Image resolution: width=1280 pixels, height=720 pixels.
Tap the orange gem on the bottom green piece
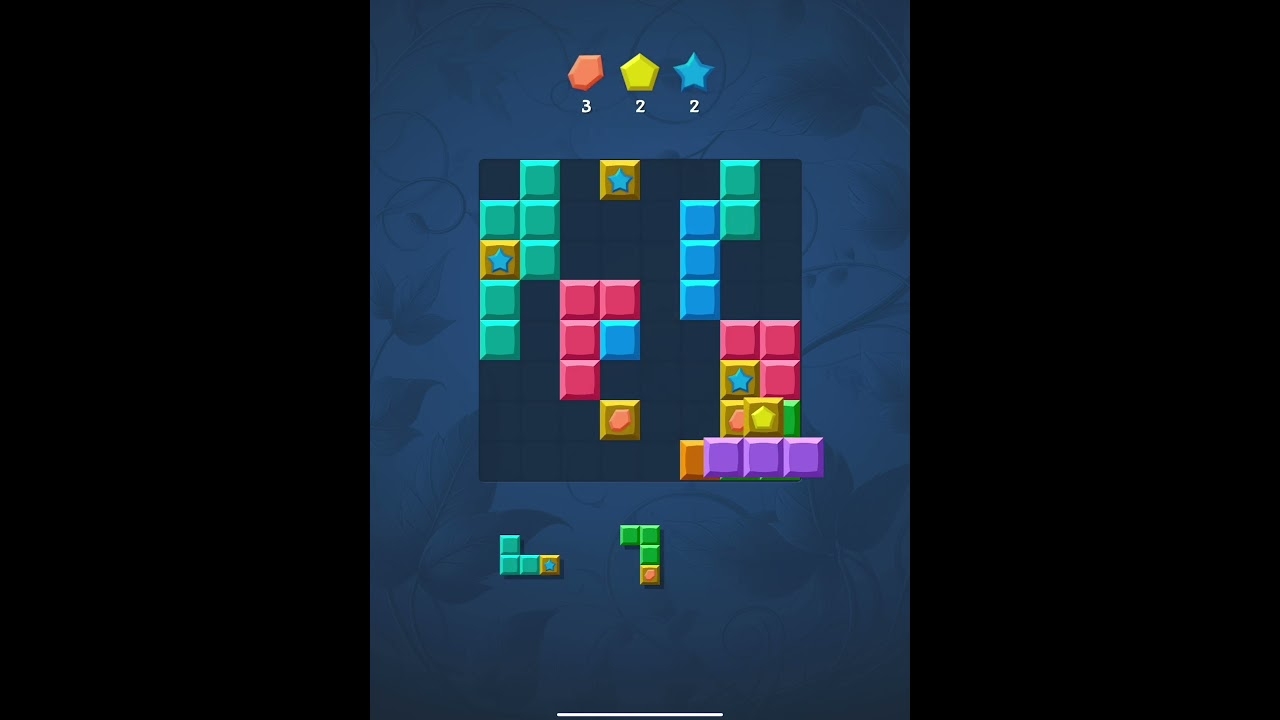coord(648,577)
